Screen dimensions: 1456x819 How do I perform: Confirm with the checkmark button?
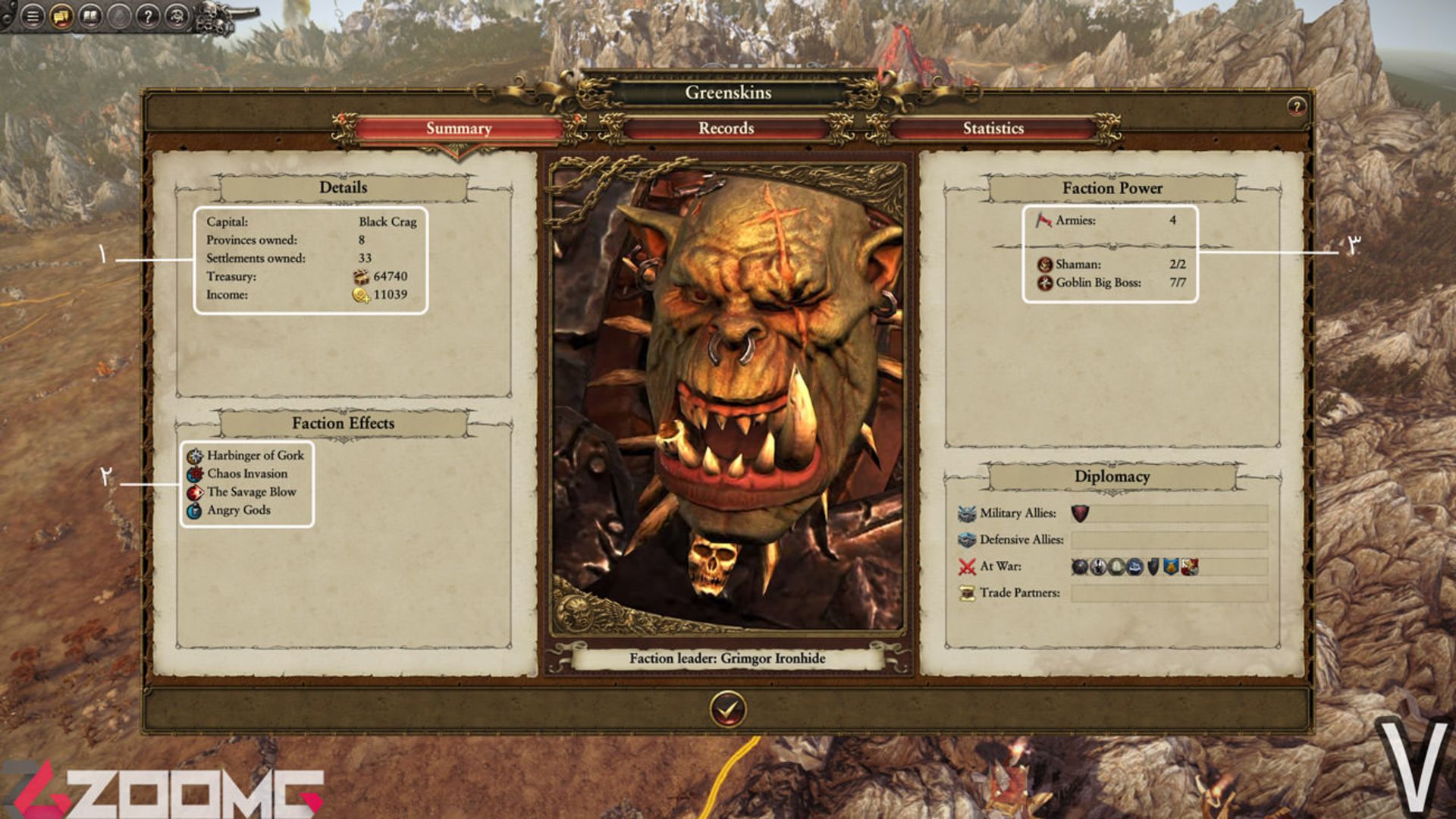coord(727,710)
